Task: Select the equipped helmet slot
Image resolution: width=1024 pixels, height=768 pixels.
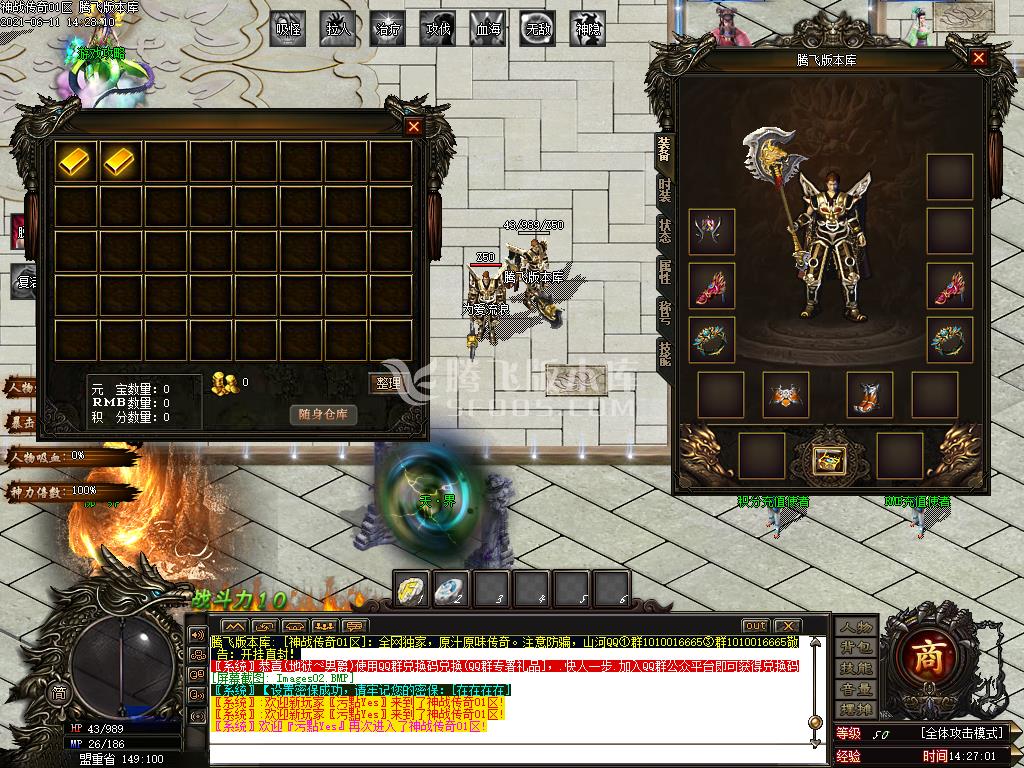Action: [x=712, y=232]
